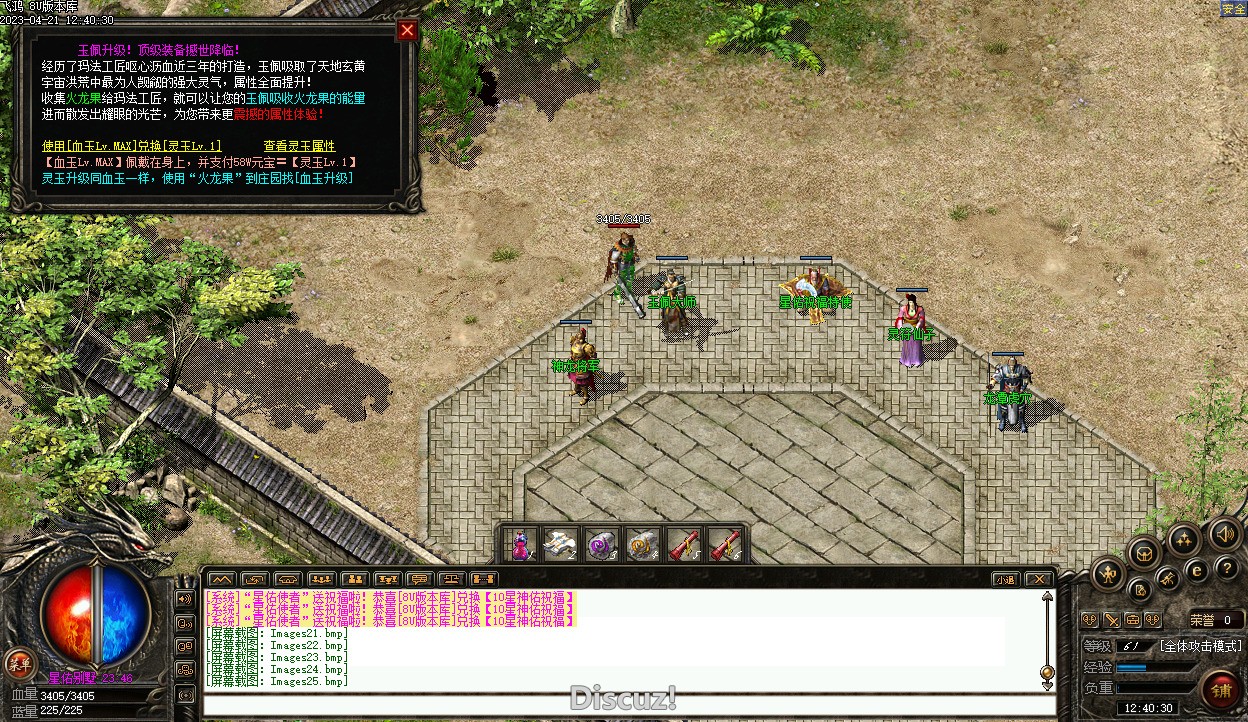Use the red scroll in hotbar slot 5
Image resolution: width=1248 pixels, height=722 pixels.
(x=684, y=545)
